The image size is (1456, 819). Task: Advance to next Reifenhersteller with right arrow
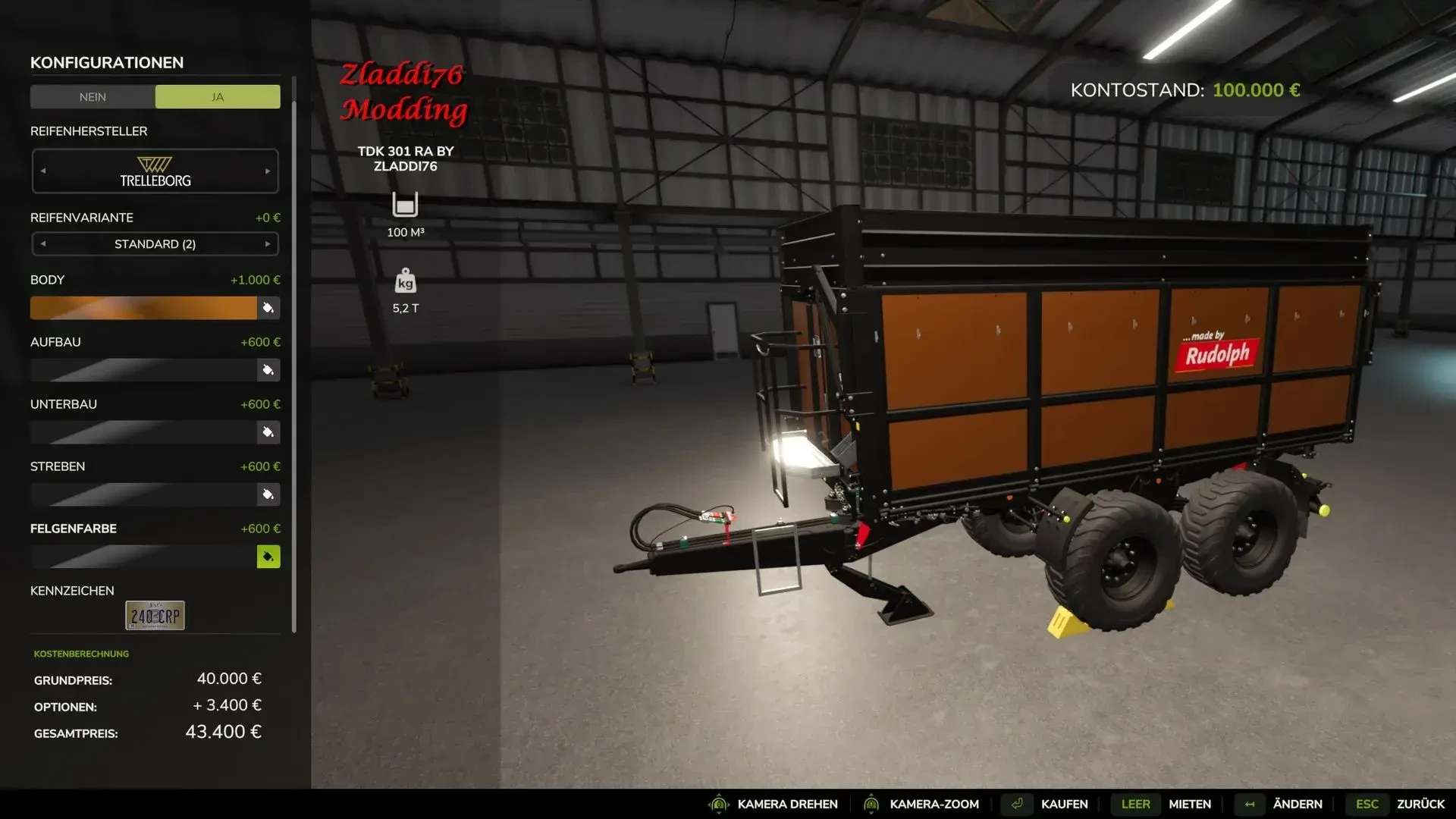tap(267, 171)
